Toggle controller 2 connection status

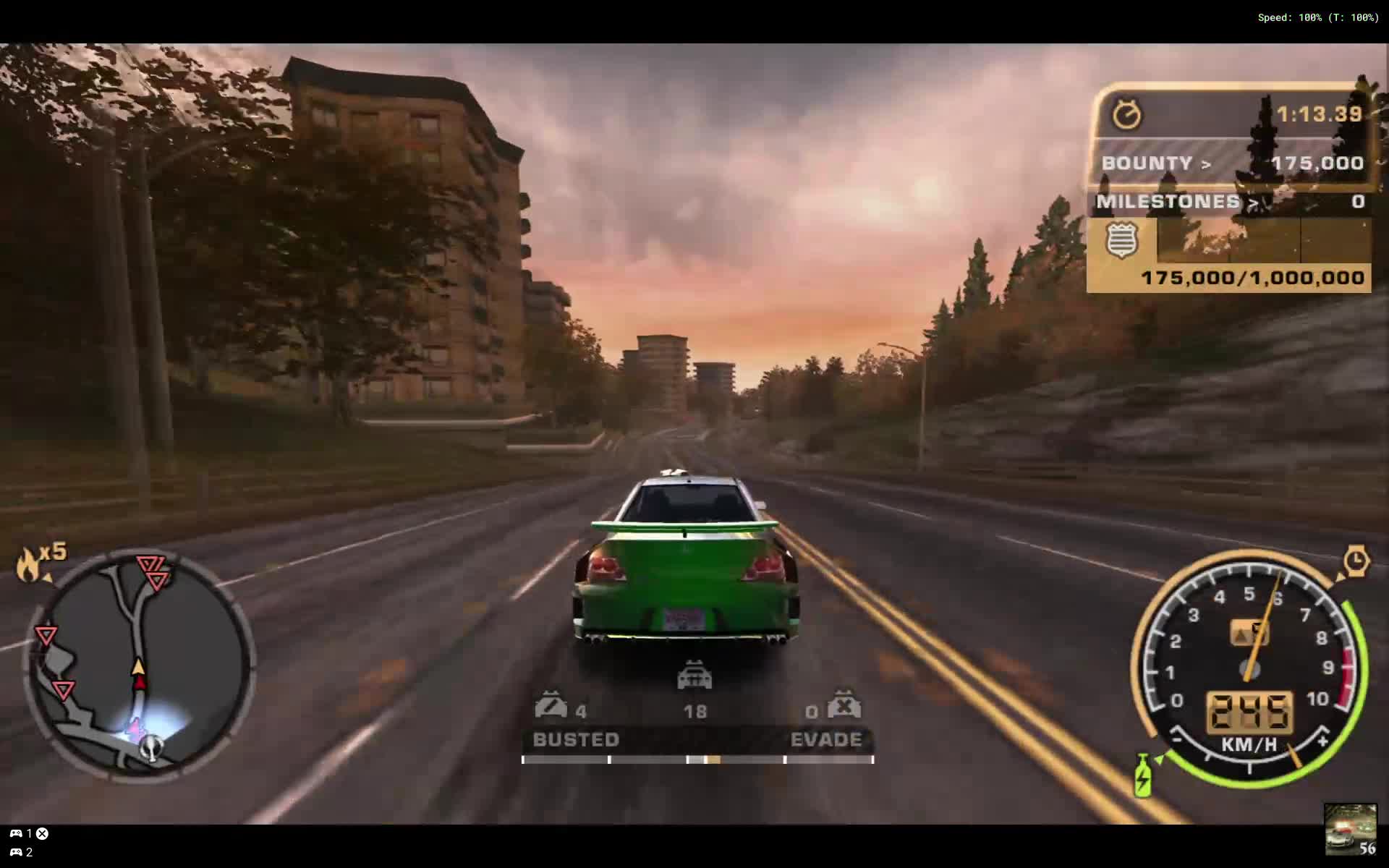pyautogui.click(x=17, y=851)
